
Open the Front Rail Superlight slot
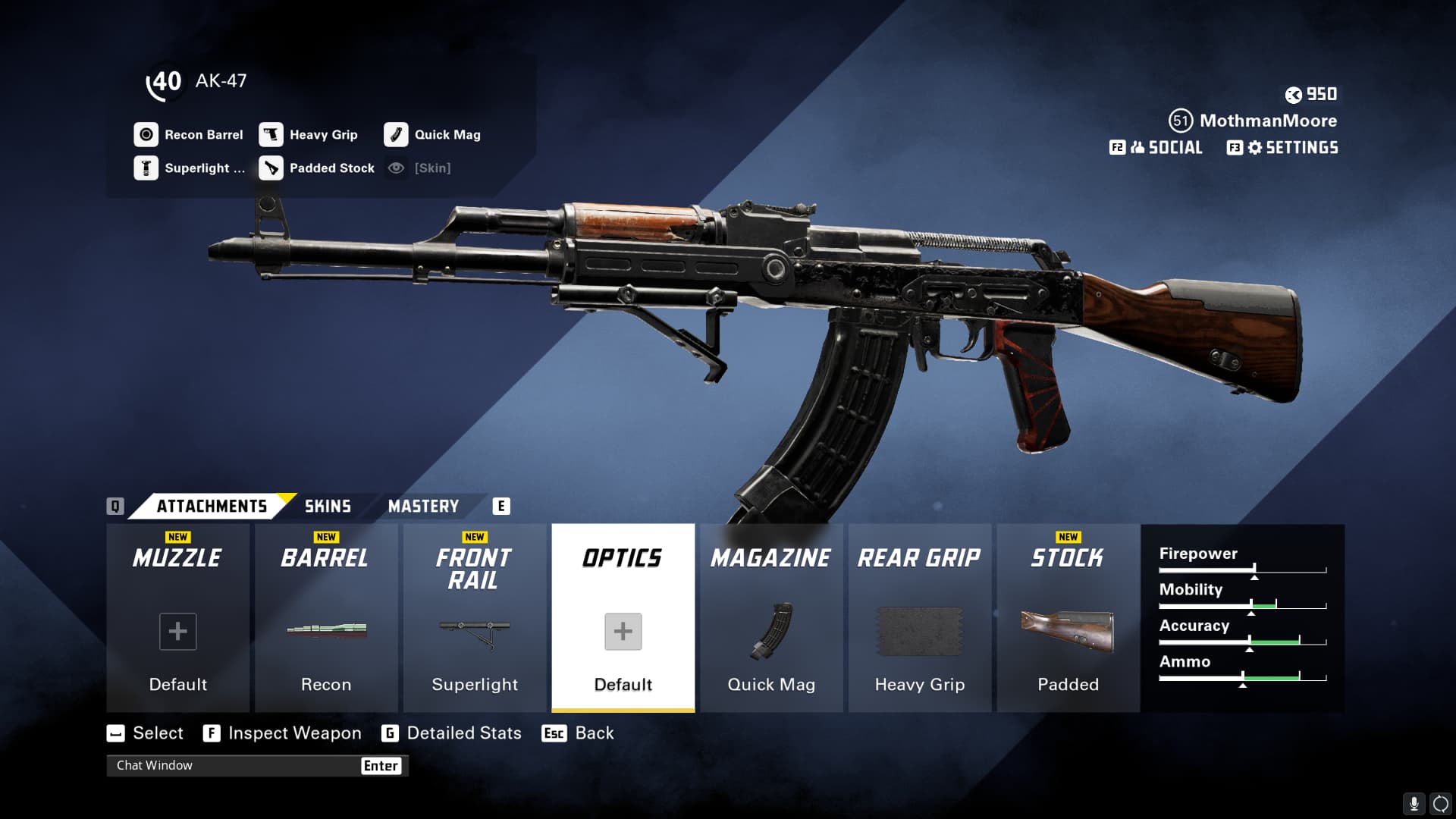(475, 618)
